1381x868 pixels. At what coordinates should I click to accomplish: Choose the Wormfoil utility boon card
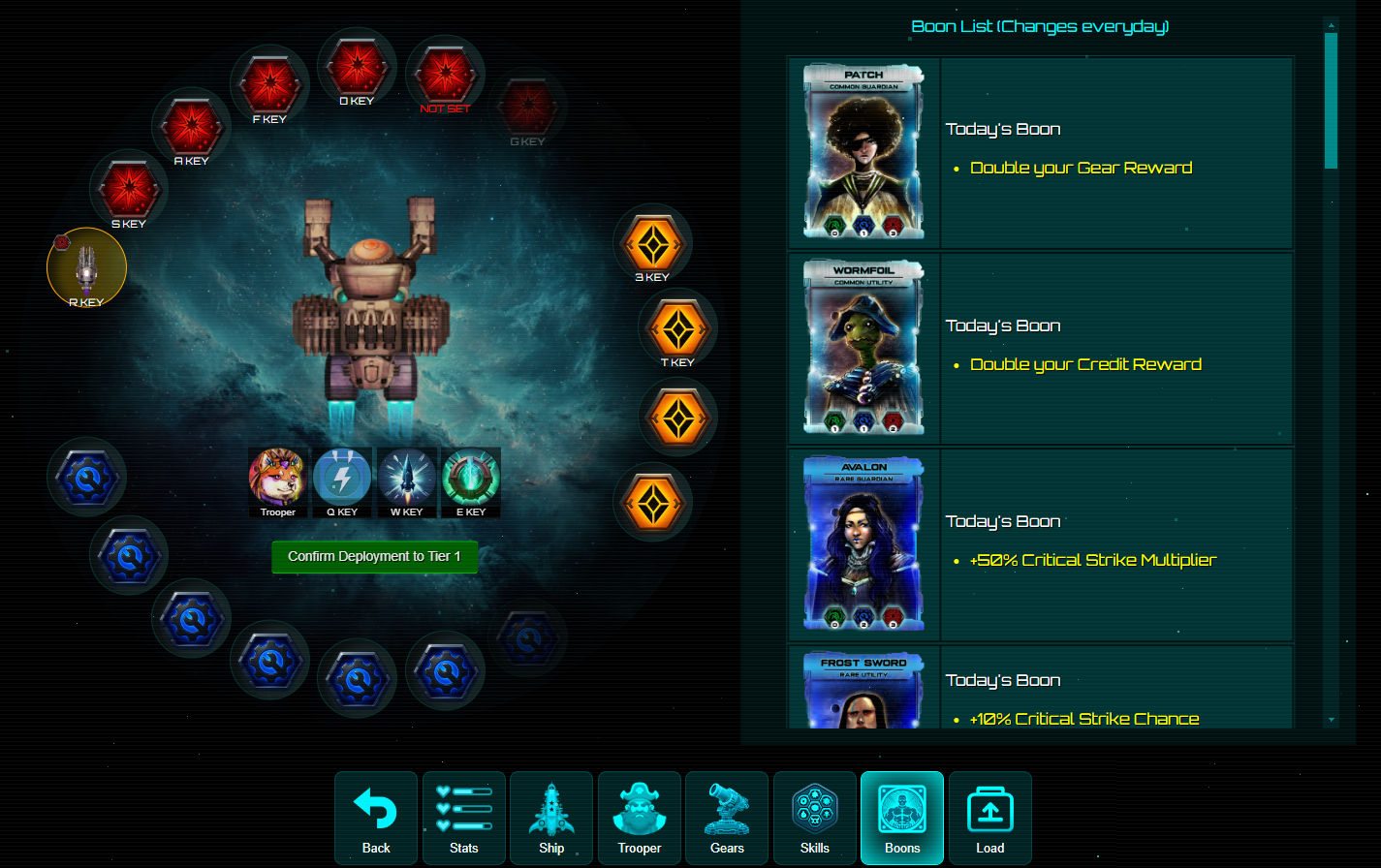(863, 349)
